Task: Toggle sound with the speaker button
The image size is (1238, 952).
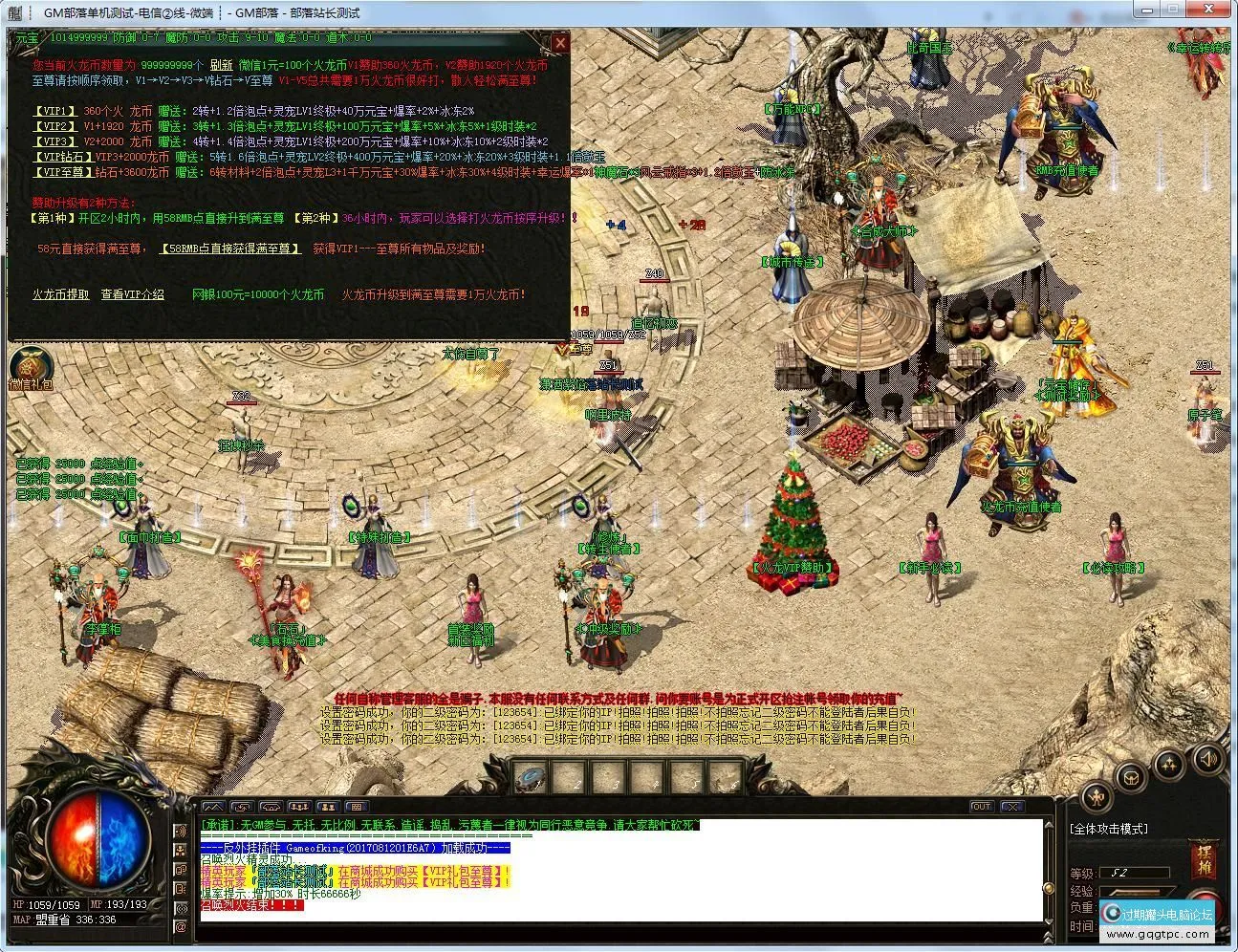Action: [x=1207, y=760]
